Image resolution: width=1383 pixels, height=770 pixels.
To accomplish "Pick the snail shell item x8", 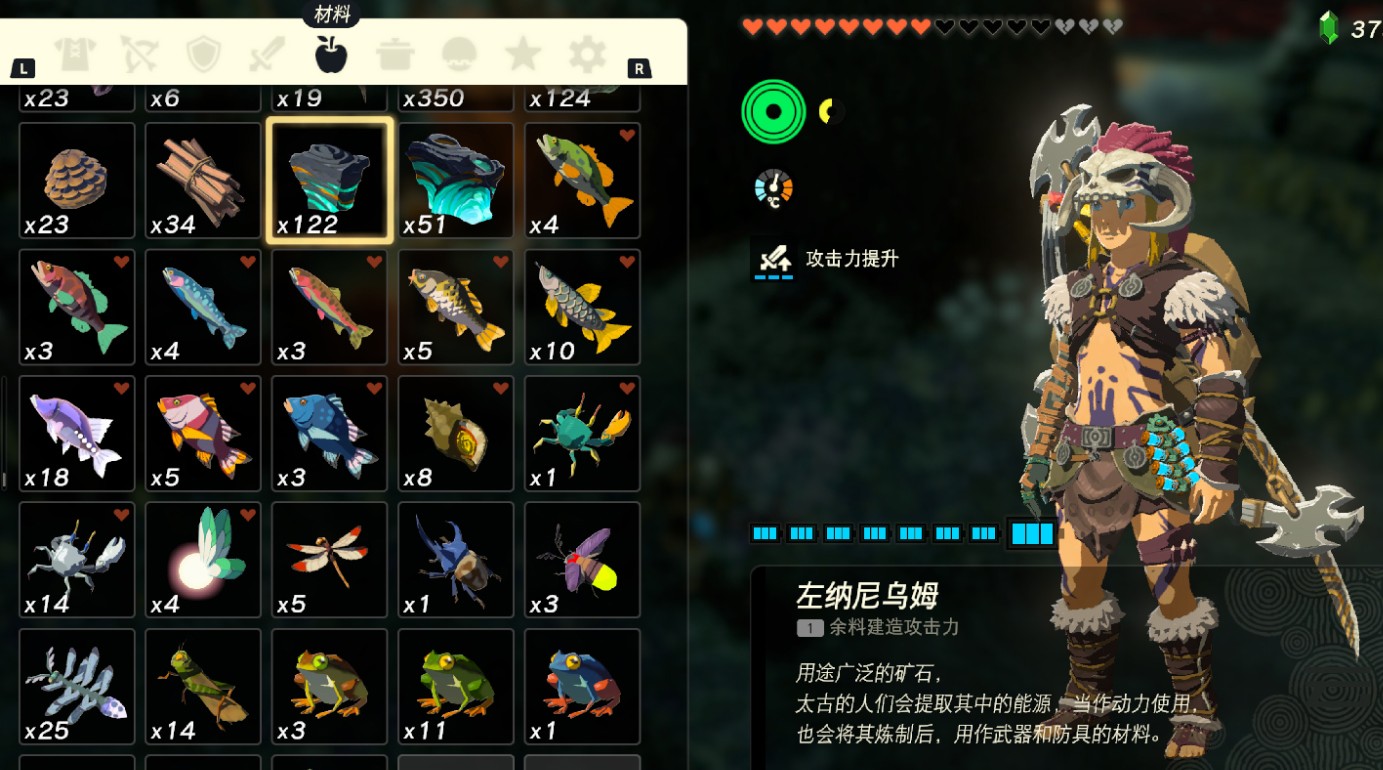I will coord(456,434).
